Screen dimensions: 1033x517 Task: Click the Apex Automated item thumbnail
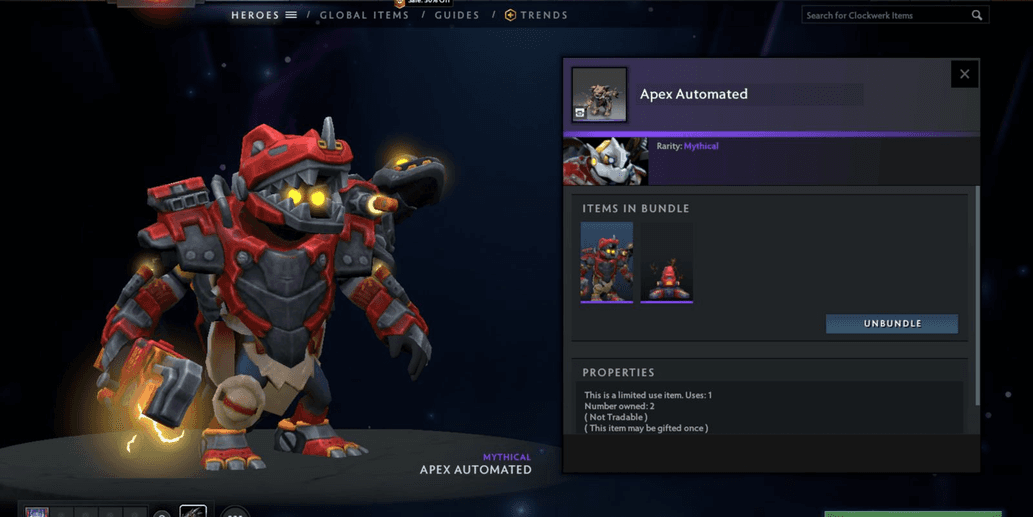[599, 95]
